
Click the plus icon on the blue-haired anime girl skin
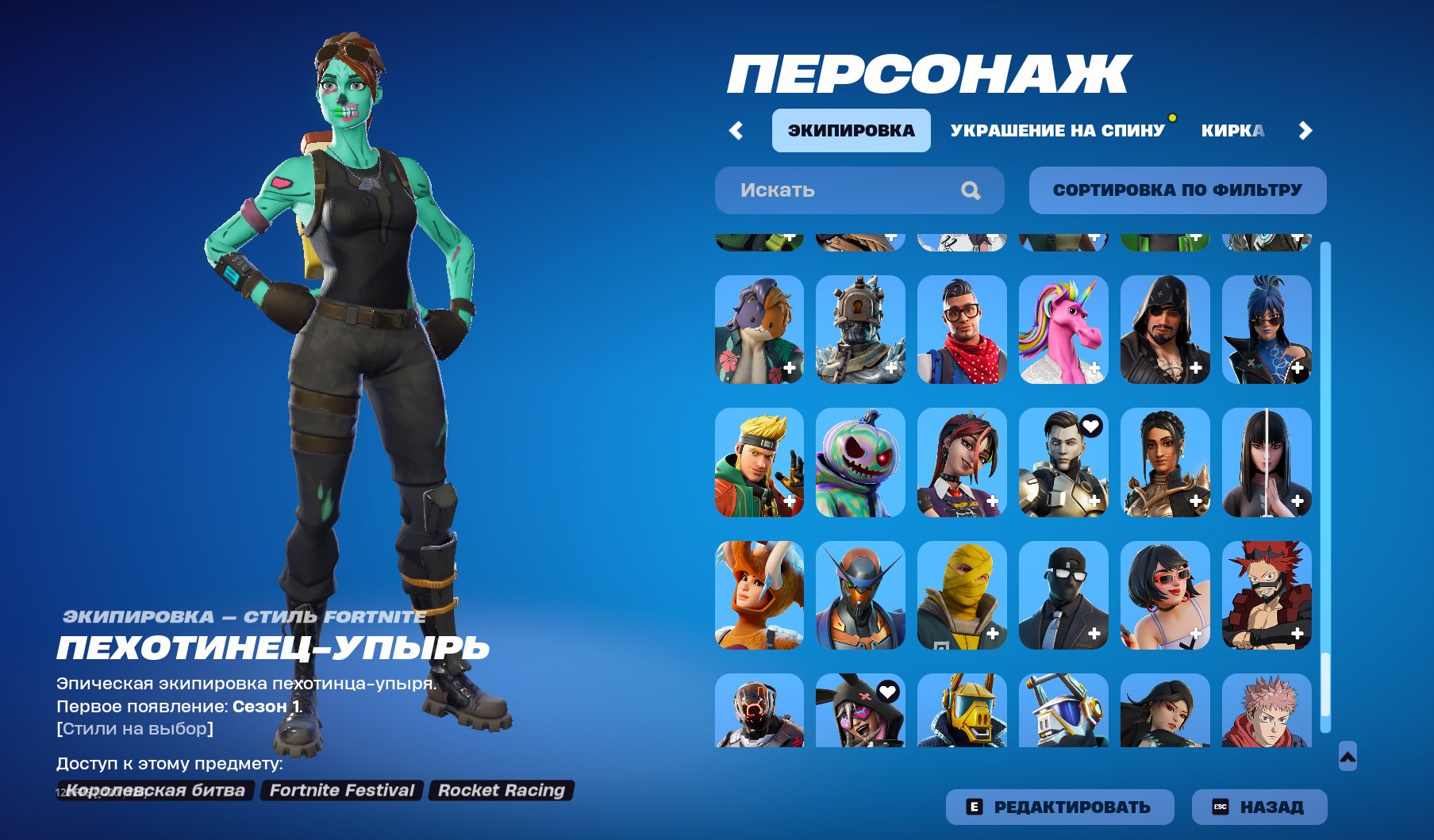tap(1297, 366)
